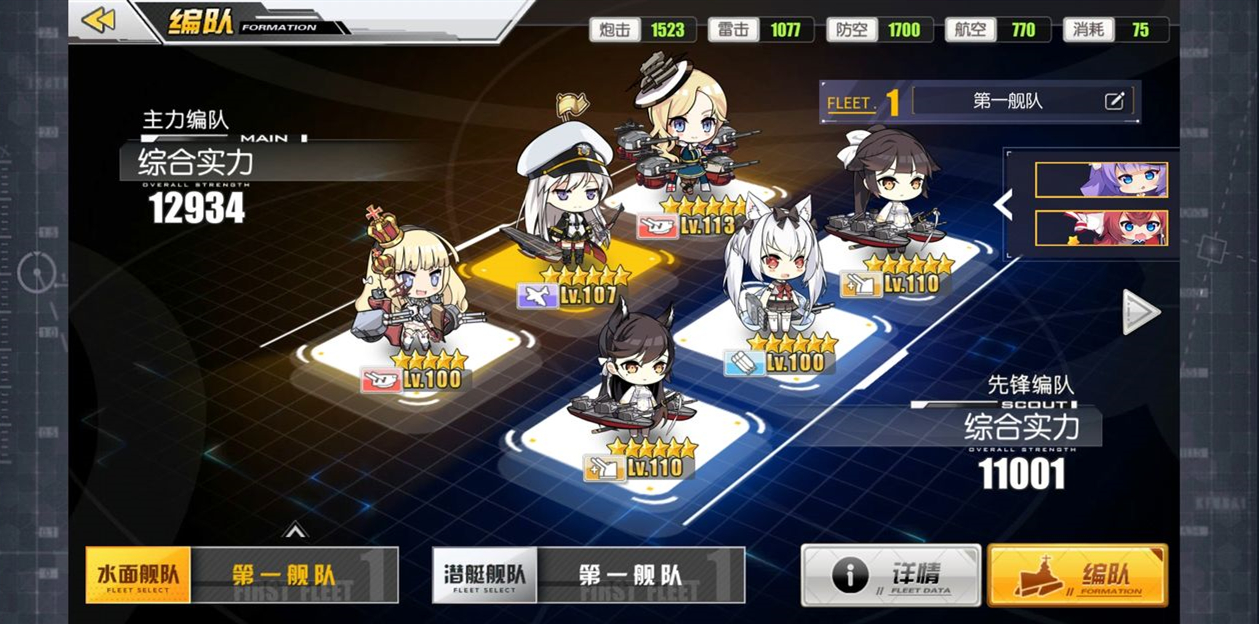
Task: Advance to the next fleet arrow
Action: [x=1141, y=312]
